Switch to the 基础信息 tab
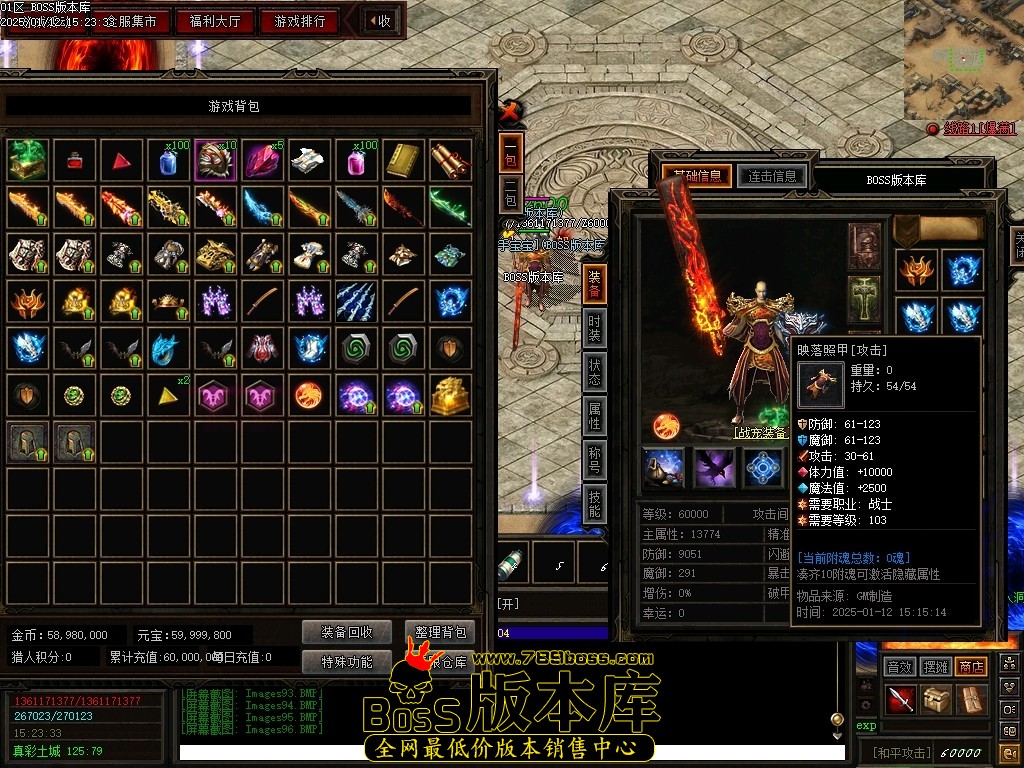 coord(697,177)
